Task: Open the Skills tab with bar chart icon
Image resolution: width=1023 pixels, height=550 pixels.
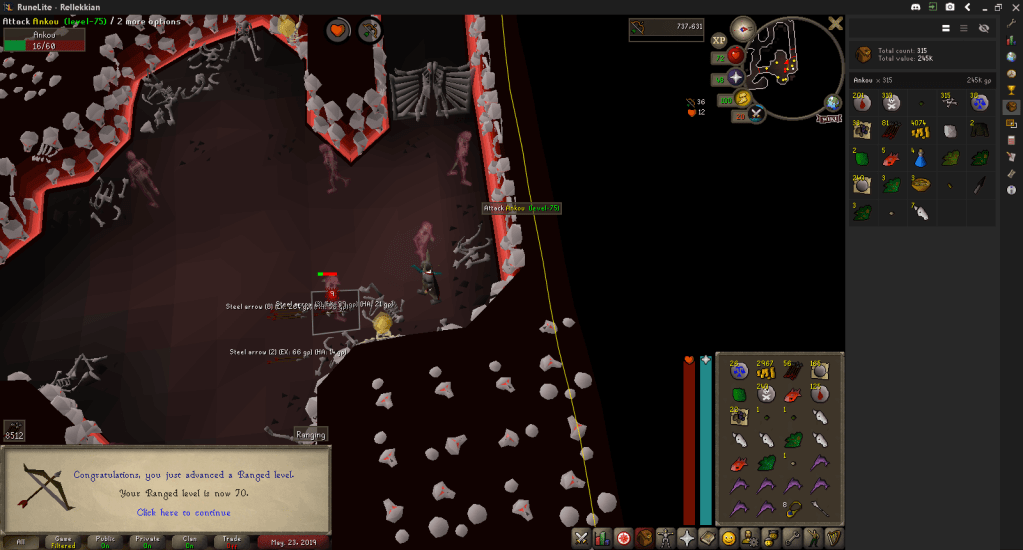Action: point(602,538)
